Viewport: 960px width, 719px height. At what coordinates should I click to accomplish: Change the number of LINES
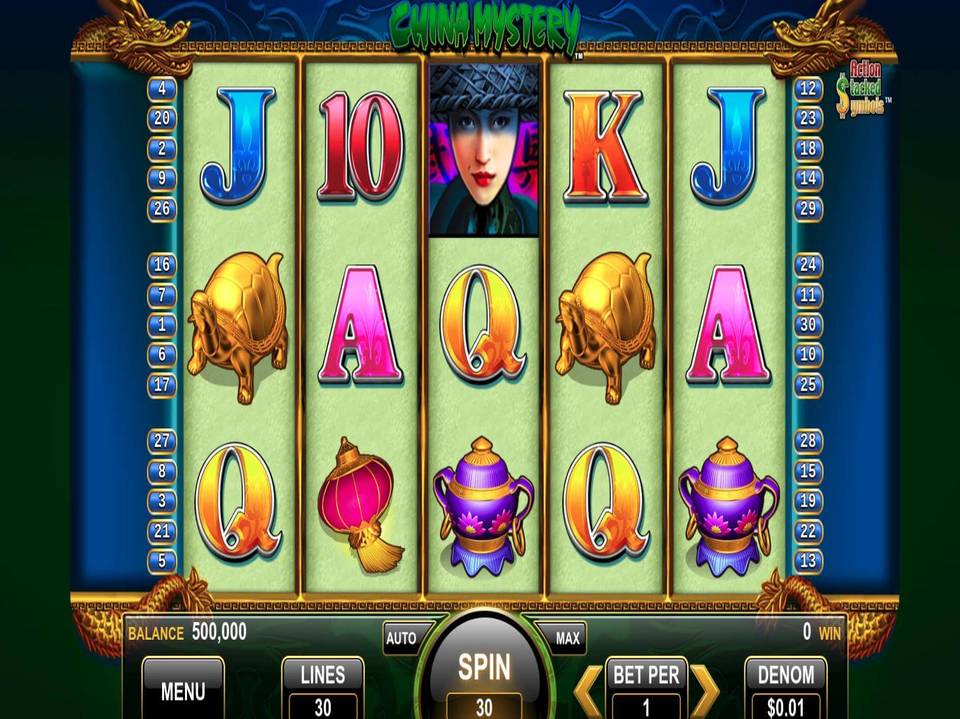click(323, 689)
